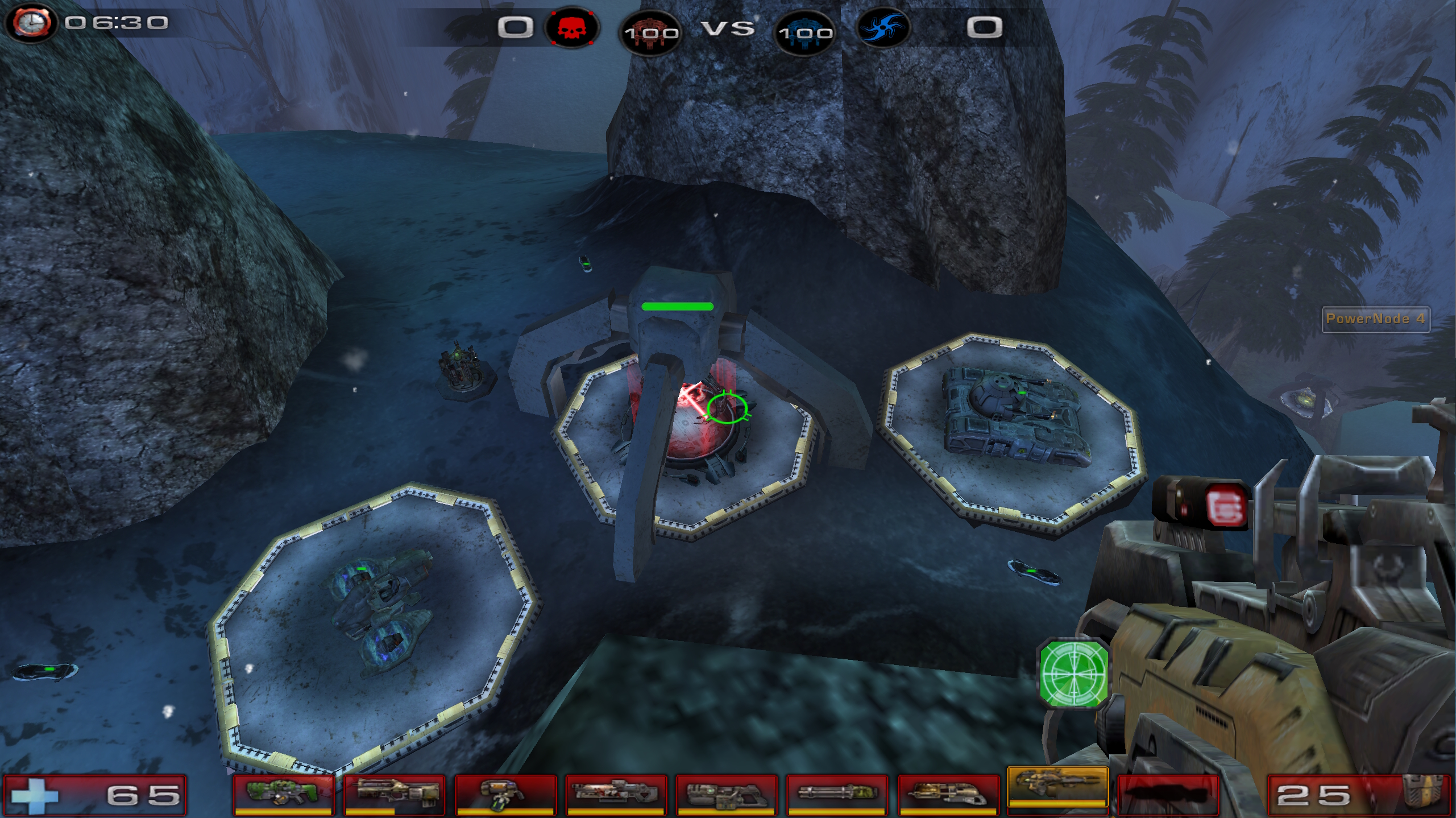1456x818 pixels.
Task: Equip the Flak Cannon from the weapon bar
Action: pos(948,794)
